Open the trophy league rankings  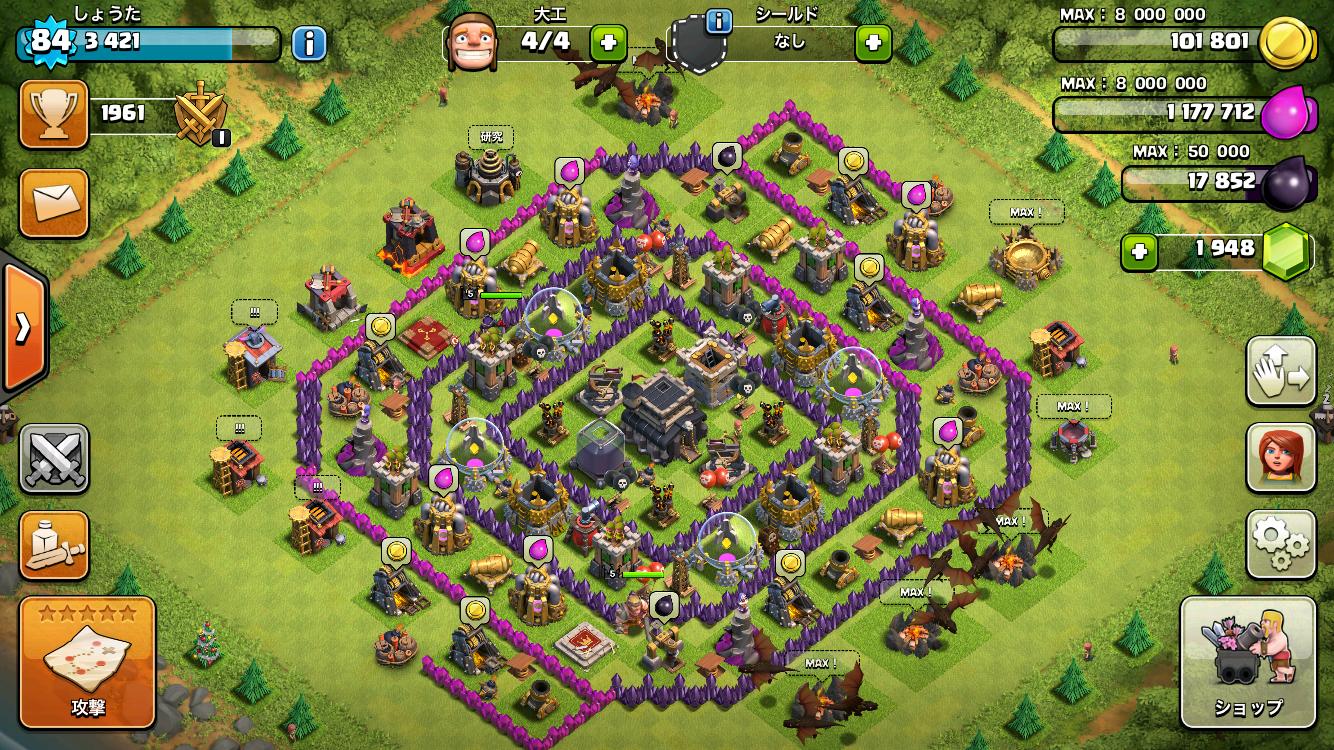point(54,114)
